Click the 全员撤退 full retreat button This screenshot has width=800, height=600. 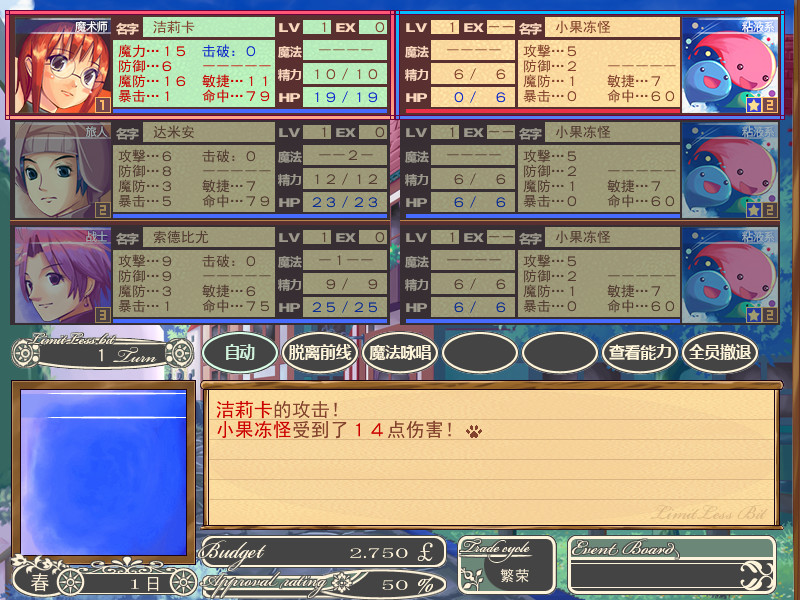[x=720, y=352]
